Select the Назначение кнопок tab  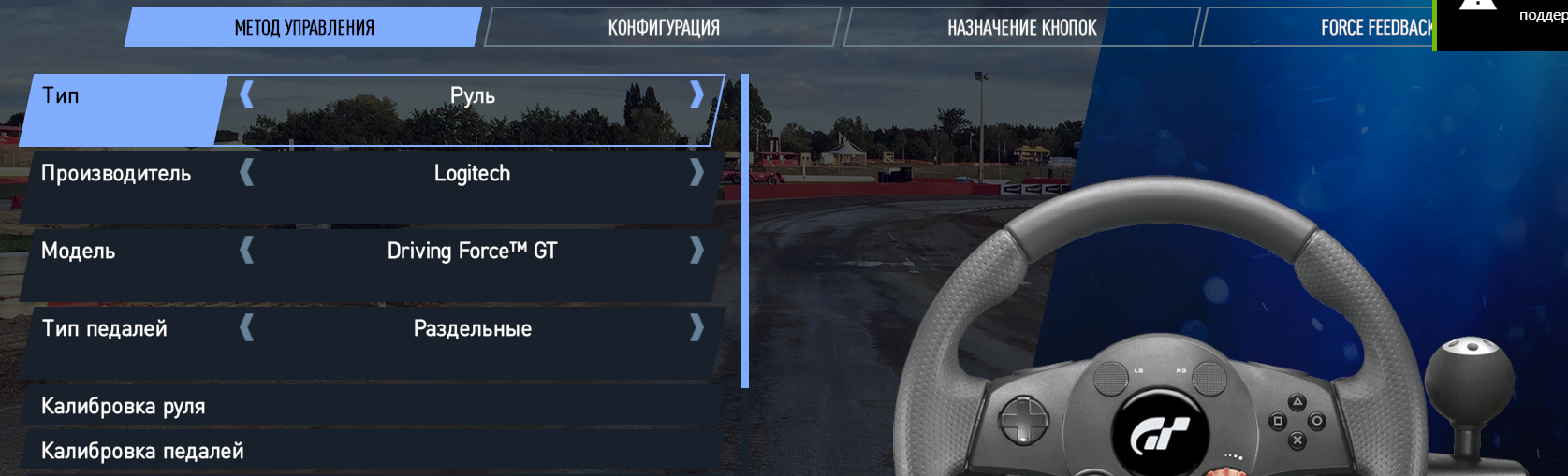point(1021,27)
